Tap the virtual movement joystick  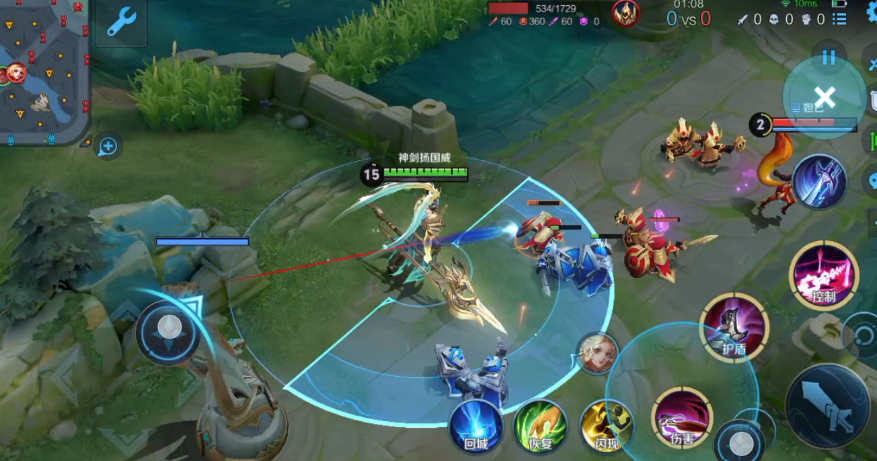coord(168,330)
